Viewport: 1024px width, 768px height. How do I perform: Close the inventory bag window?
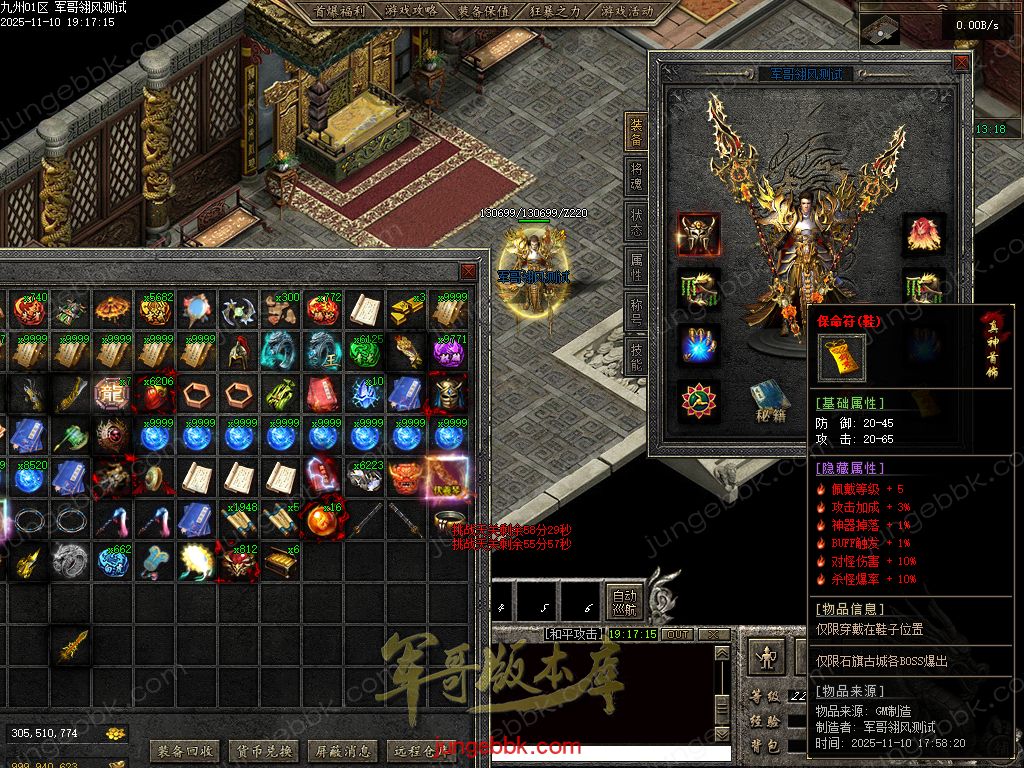(x=468, y=272)
